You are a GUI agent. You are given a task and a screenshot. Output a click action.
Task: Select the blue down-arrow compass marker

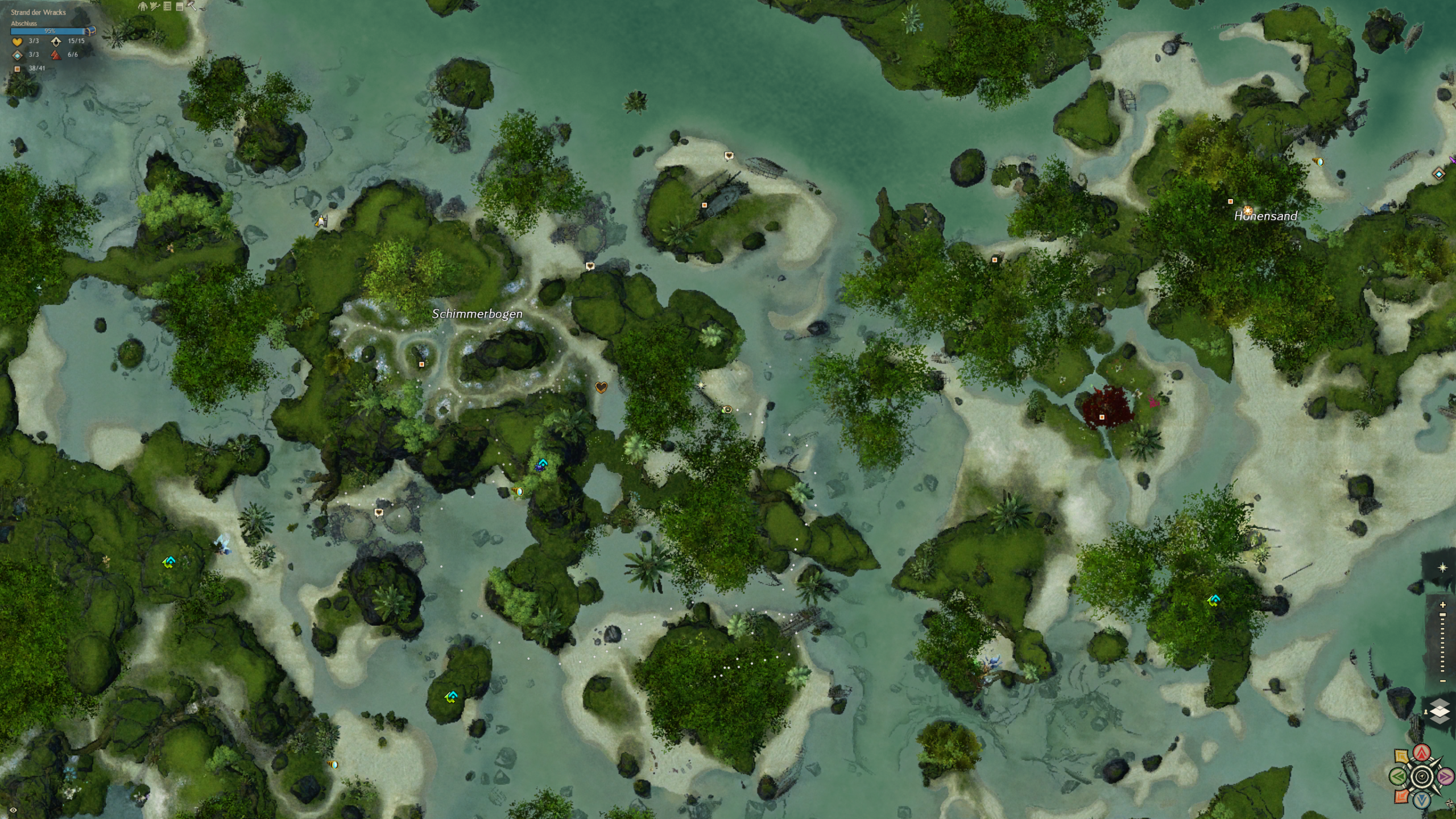coord(1422,801)
